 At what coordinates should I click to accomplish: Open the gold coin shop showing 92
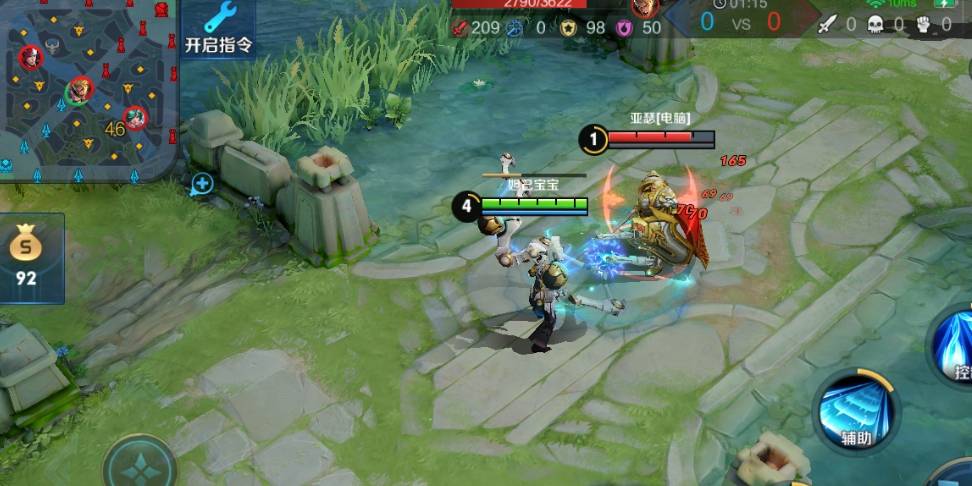pos(27,257)
